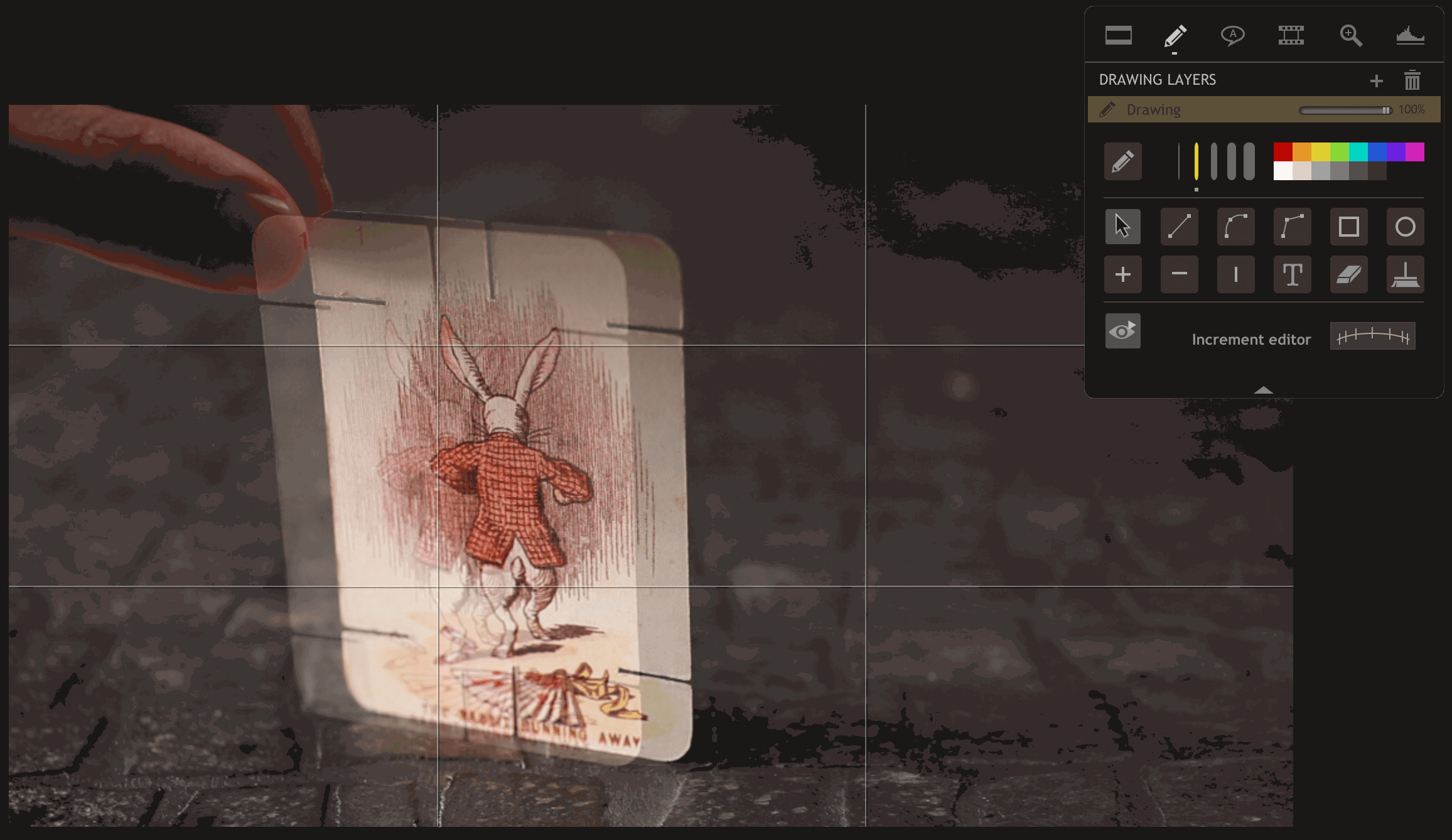Add a new drawing layer

(x=1377, y=80)
